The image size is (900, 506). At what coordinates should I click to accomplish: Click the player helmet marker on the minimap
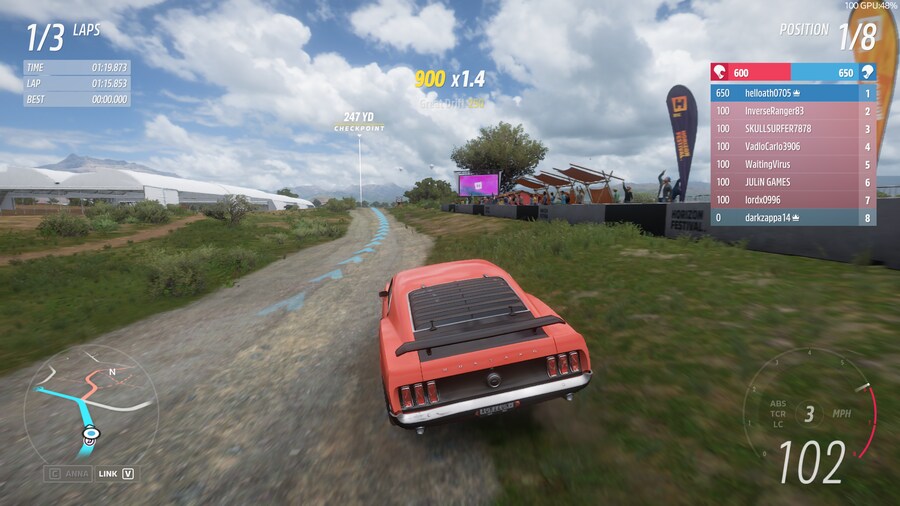pos(91,434)
